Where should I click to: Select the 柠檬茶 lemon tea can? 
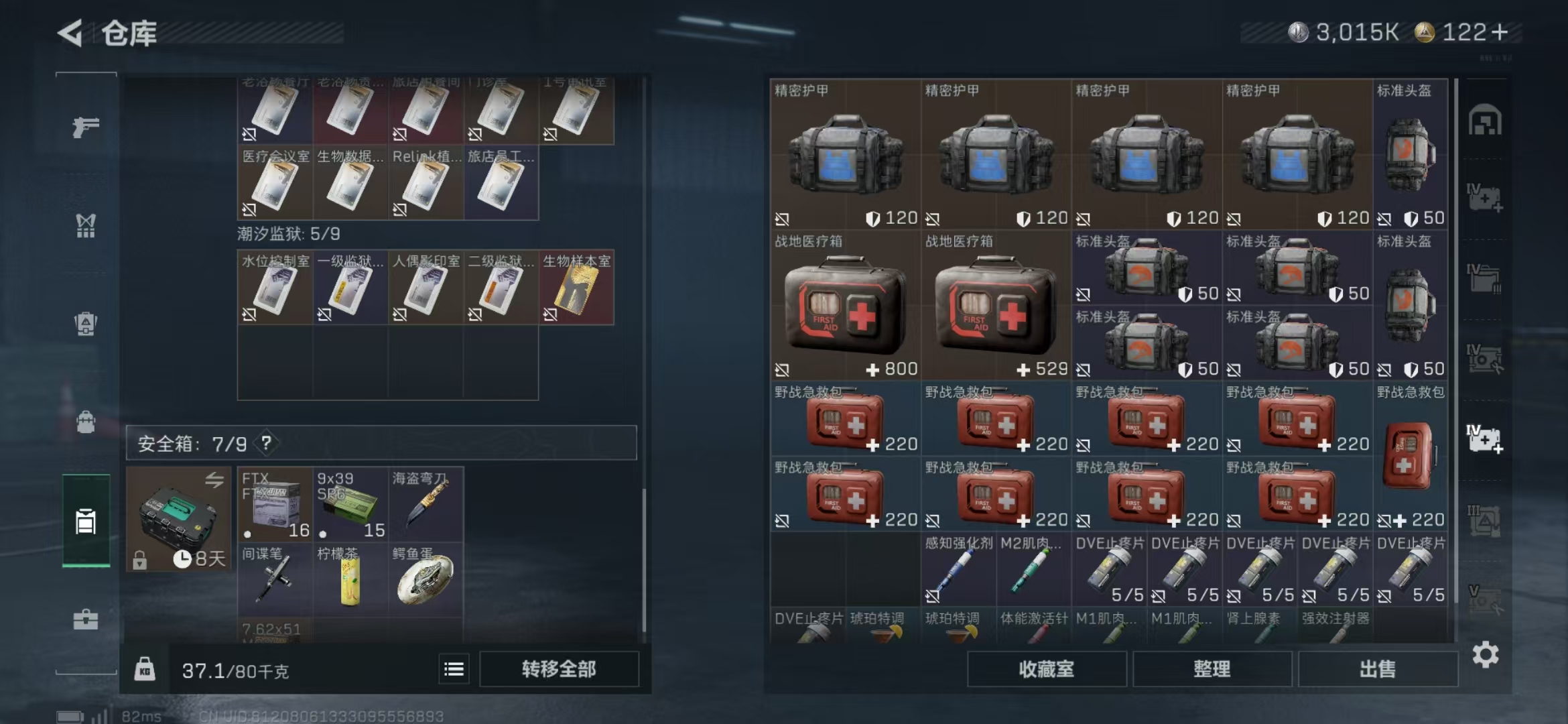tap(350, 580)
